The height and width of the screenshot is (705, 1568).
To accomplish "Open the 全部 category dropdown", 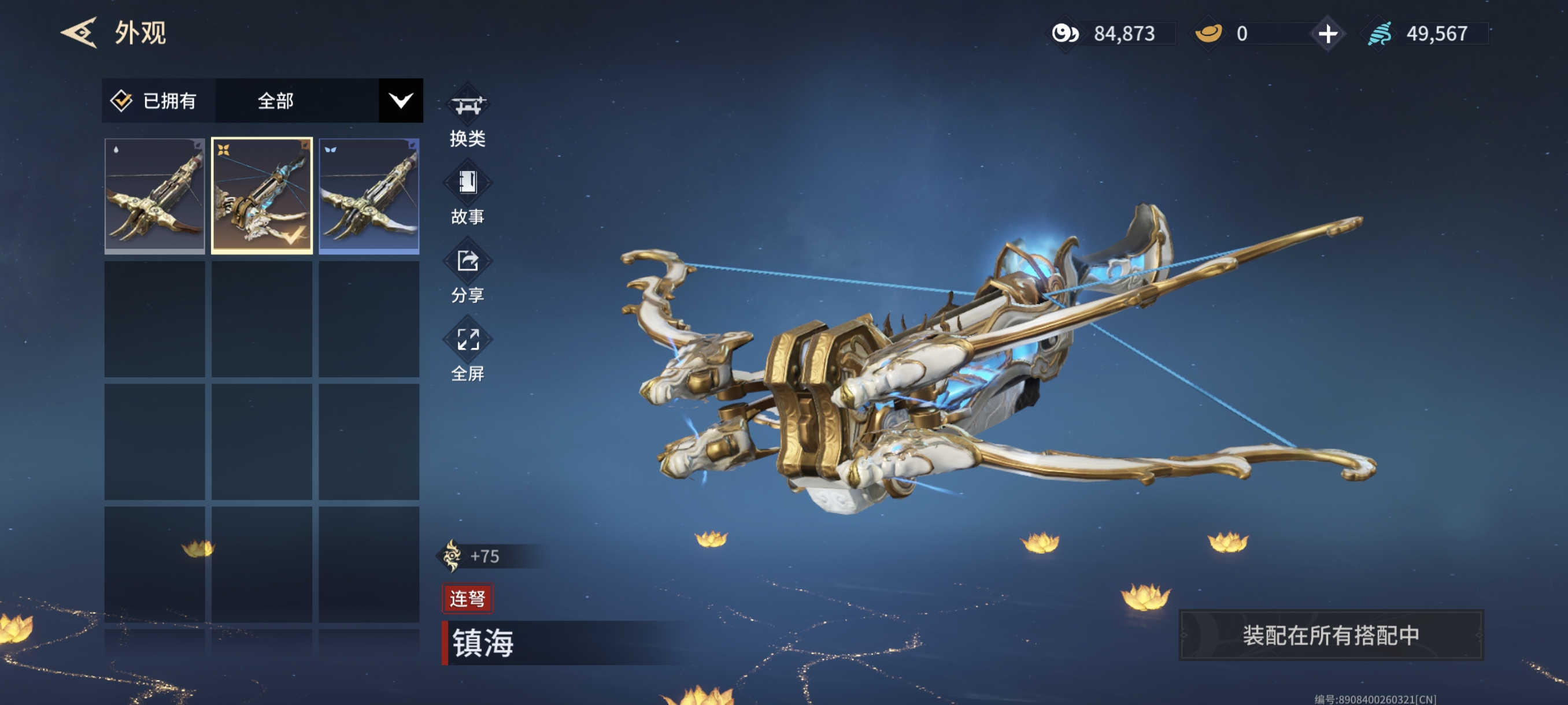I will tap(400, 101).
